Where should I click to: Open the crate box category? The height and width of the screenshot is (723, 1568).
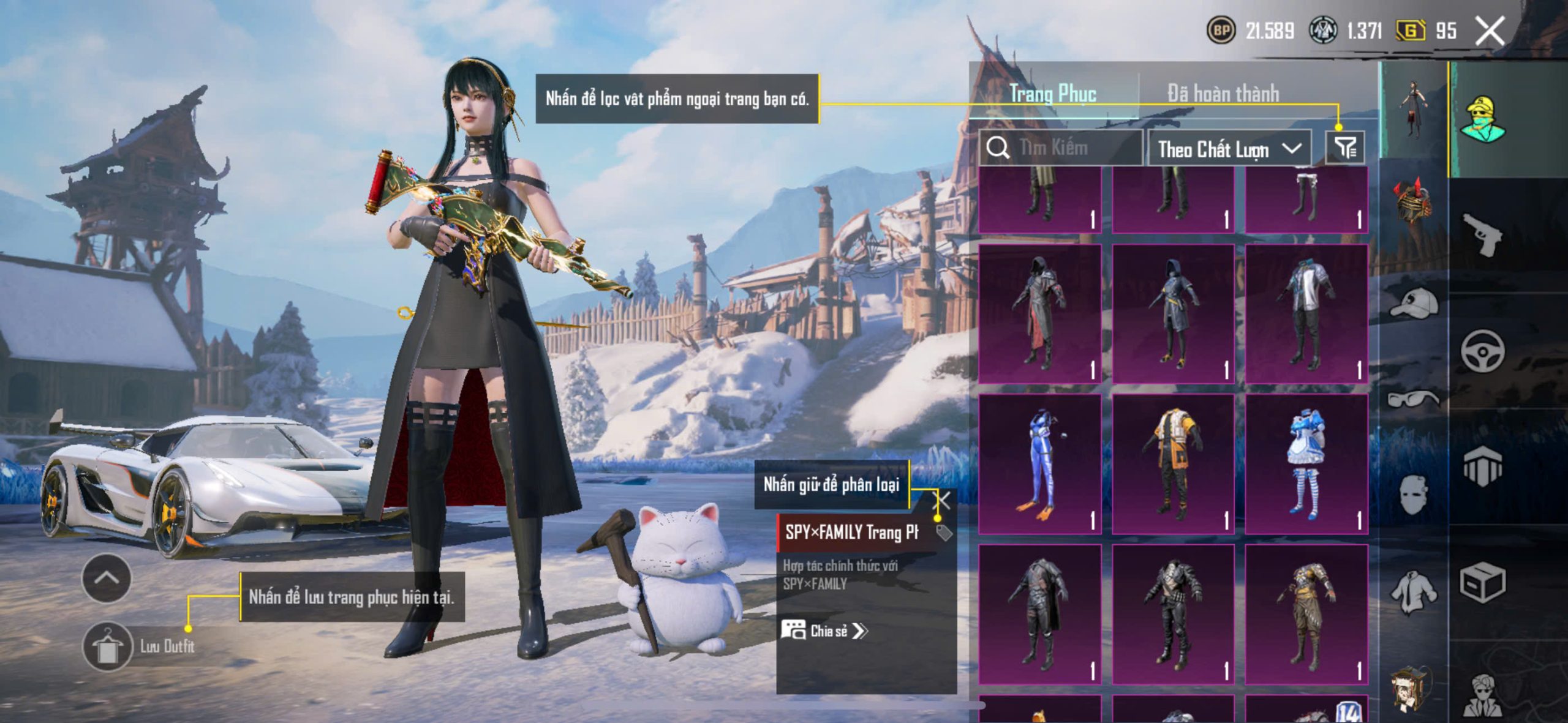[1482, 583]
